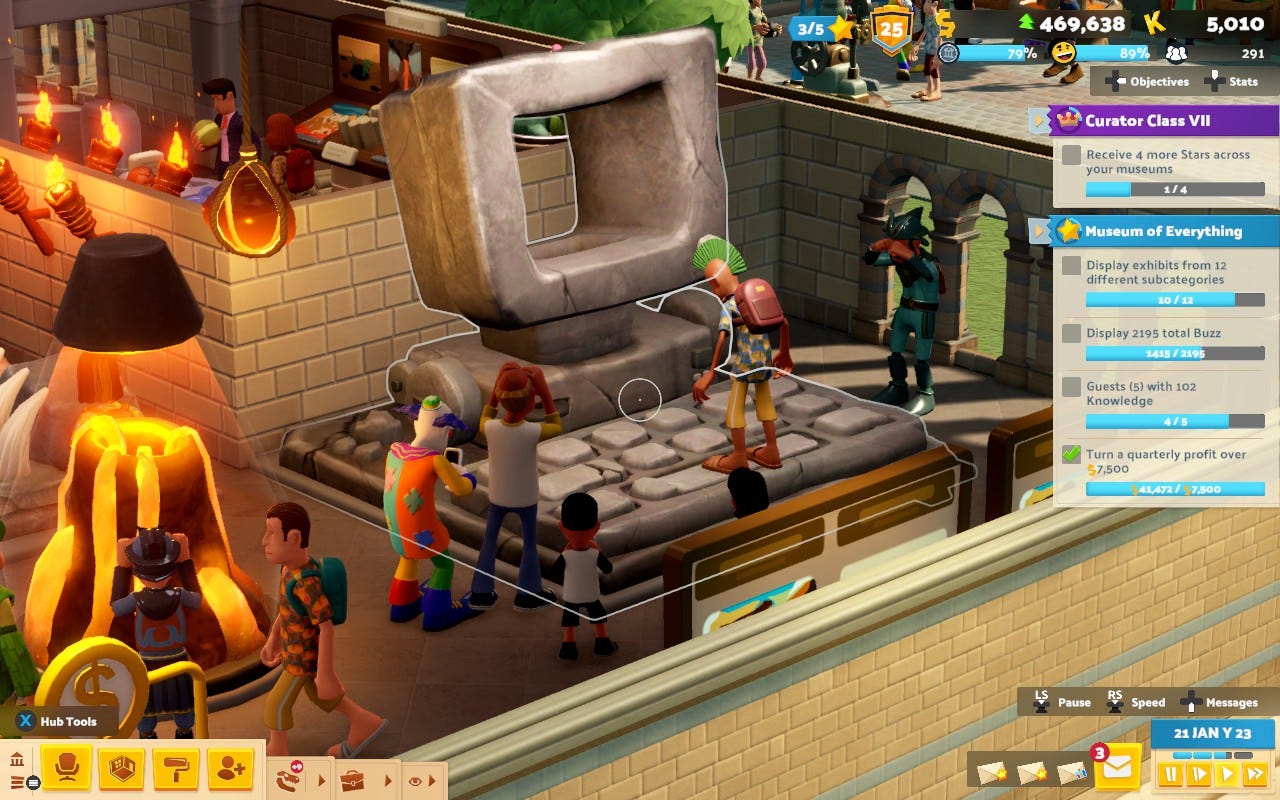Pause the game with the pause button
1280x800 pixels.
(1169, 774)
